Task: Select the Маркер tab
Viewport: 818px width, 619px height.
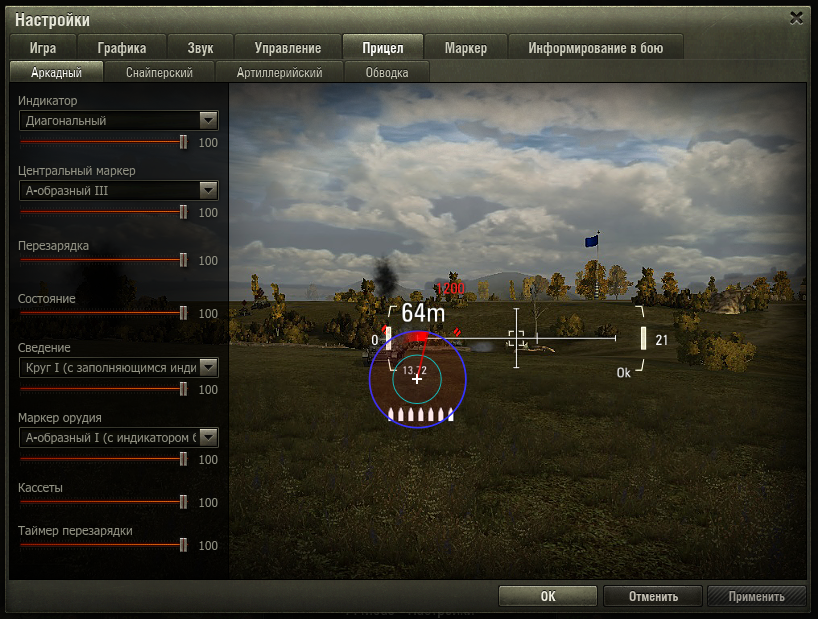Action: 466,48
